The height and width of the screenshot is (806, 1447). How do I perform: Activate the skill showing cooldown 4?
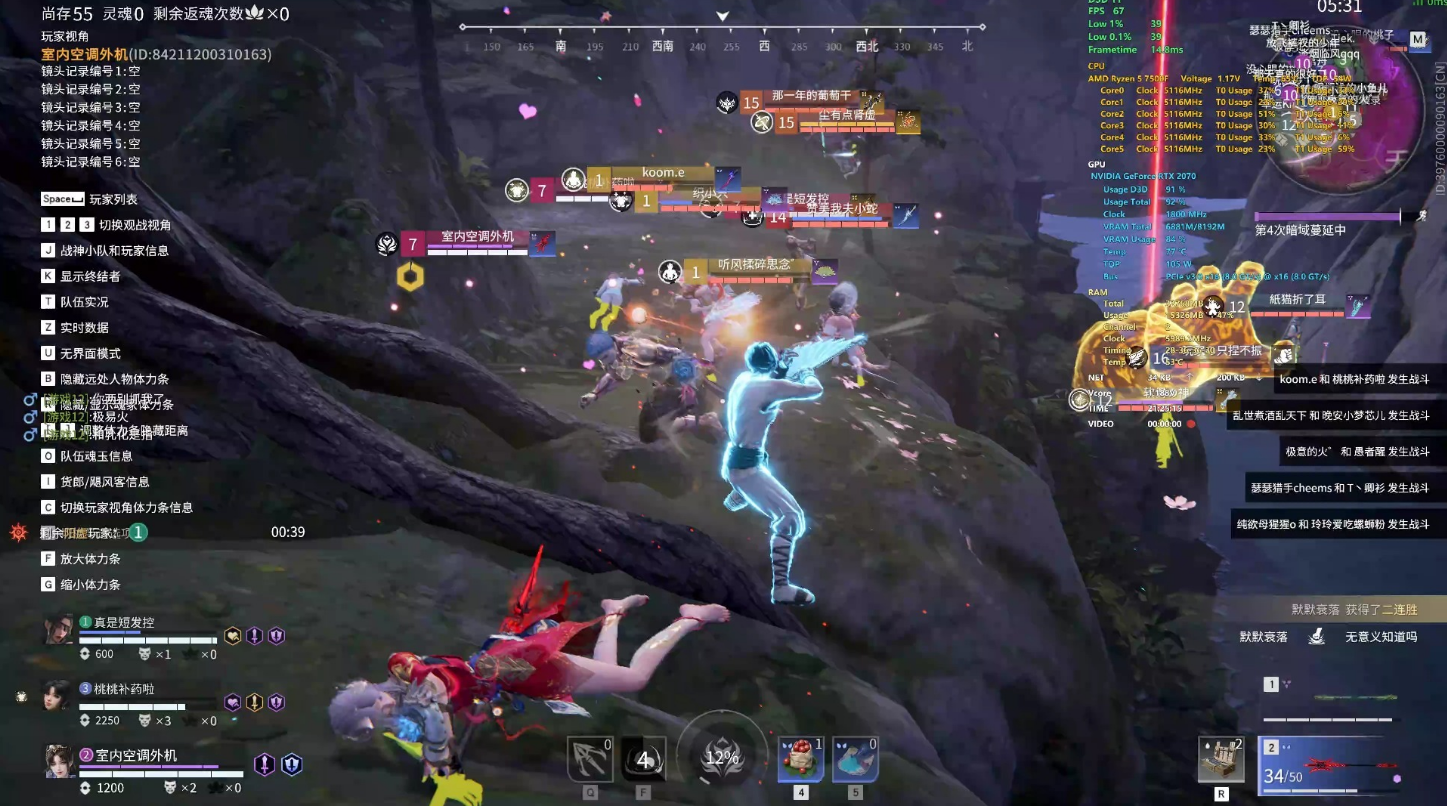tap(643, 760)
